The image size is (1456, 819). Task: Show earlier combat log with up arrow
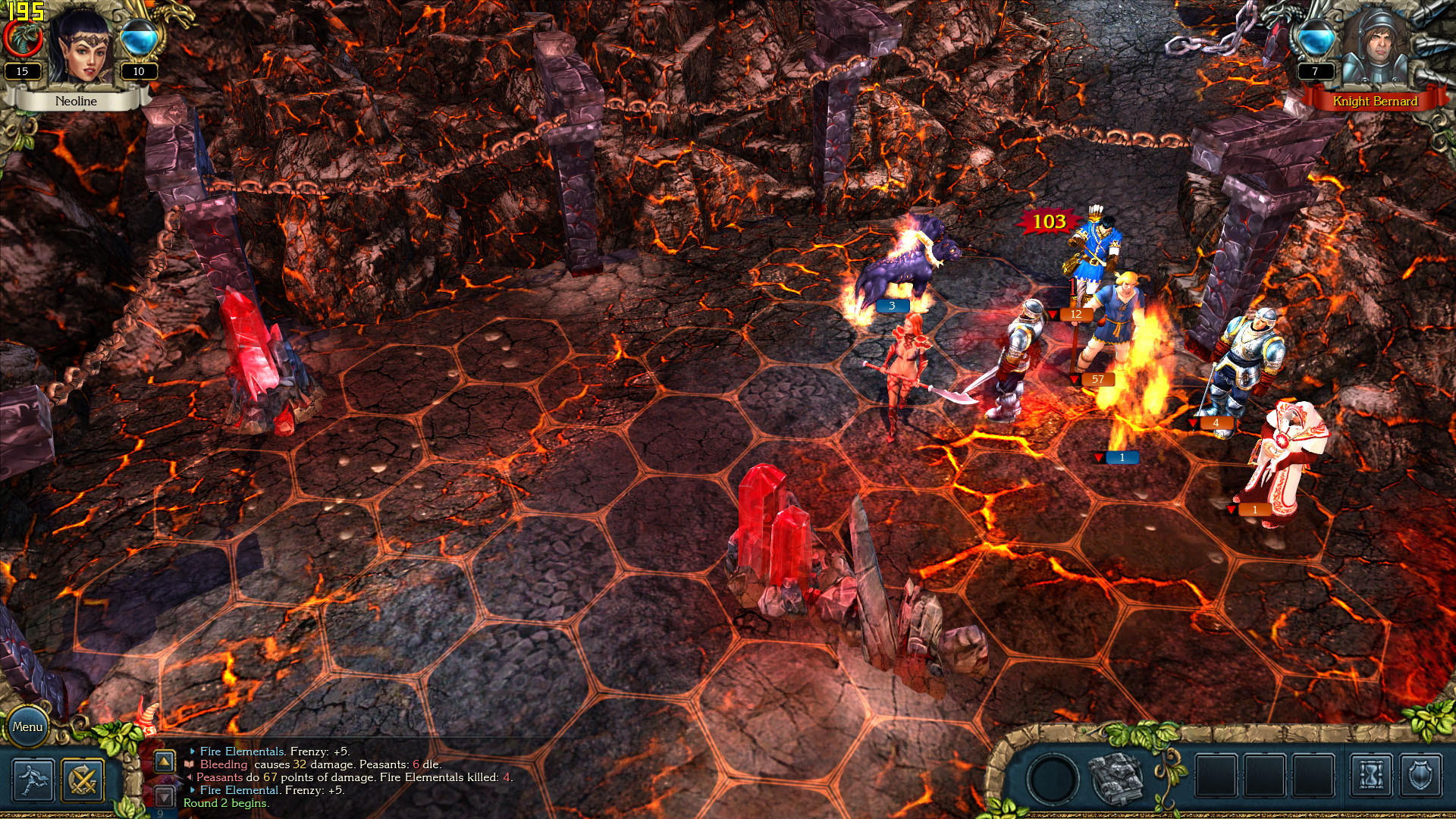pyautogui.click(x=165, y=761)
